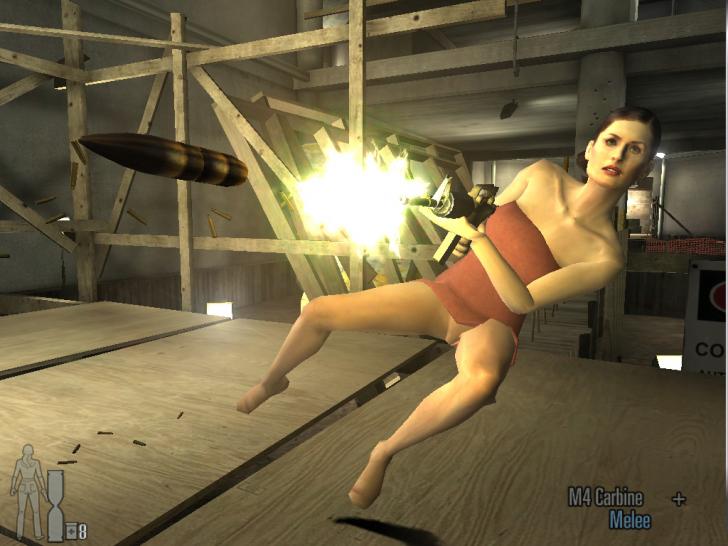This screenshot has width=728, height=546.
Task: Activate the bullet time hourglass
Action: (x=55, y=506)
